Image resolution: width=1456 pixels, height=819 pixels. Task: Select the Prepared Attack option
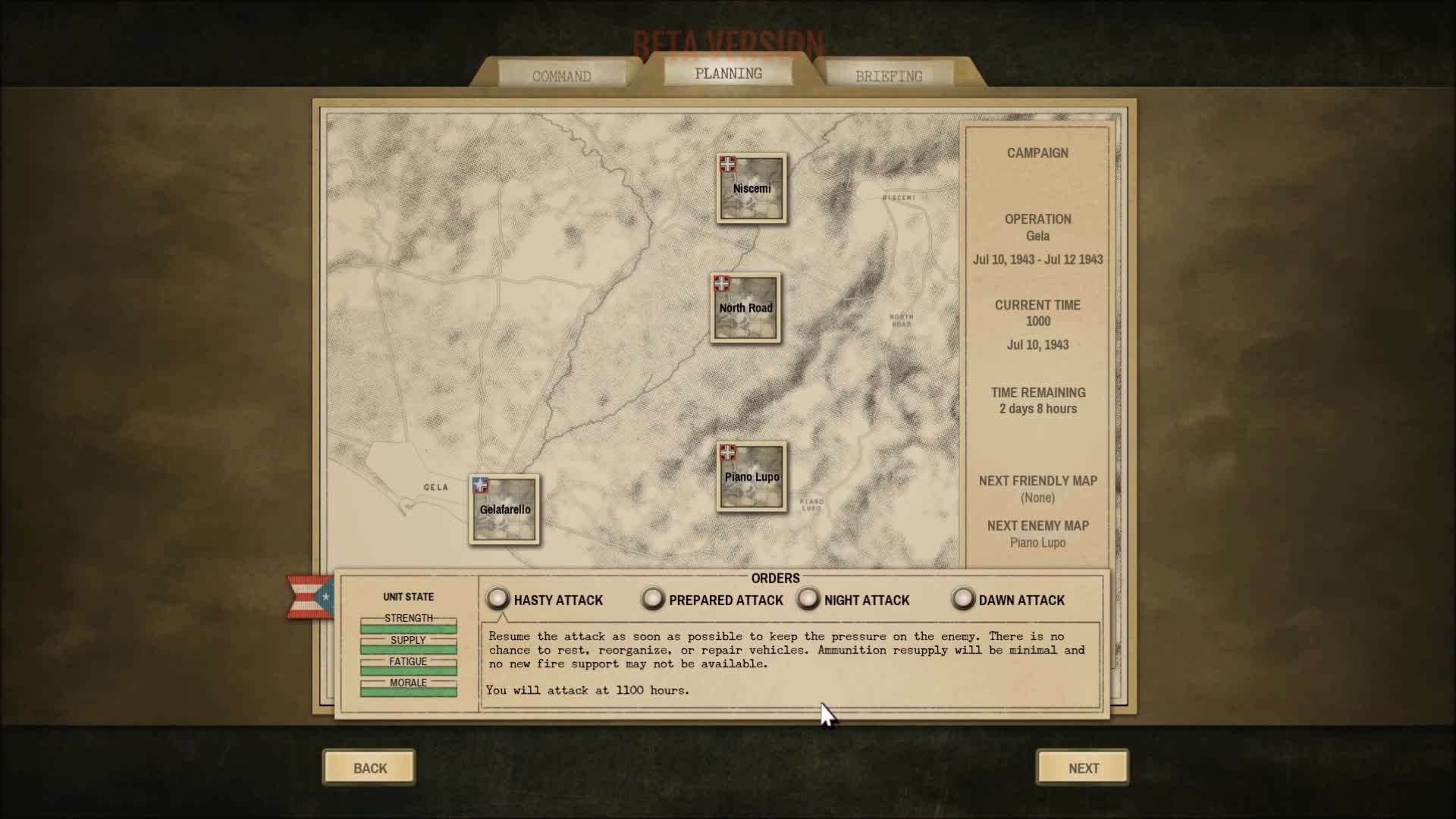(x=653, y=599)
